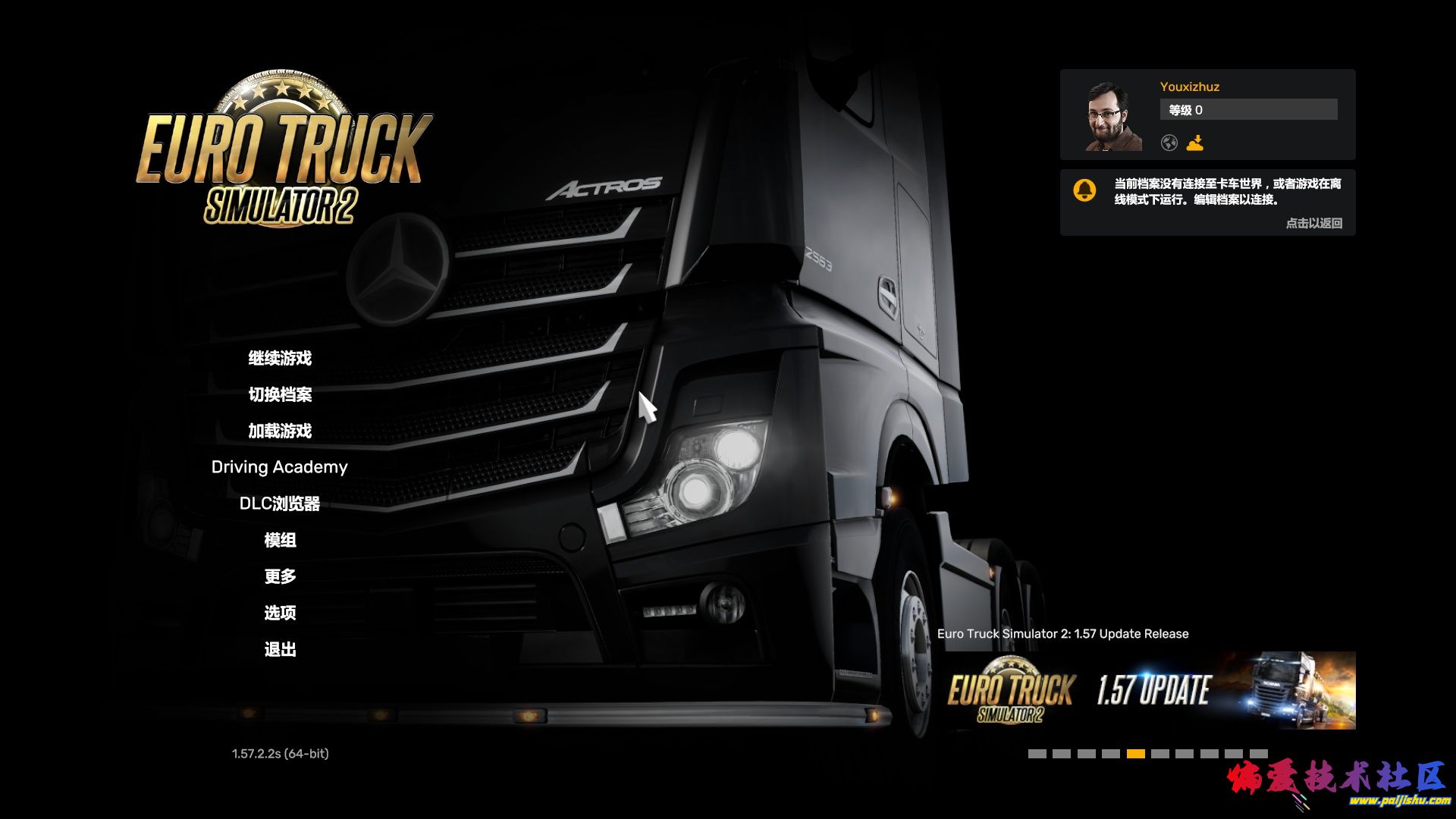1456x819 pixels.
Task: Open the 切换档案 profile switch menu
Action: coord(280,394)
